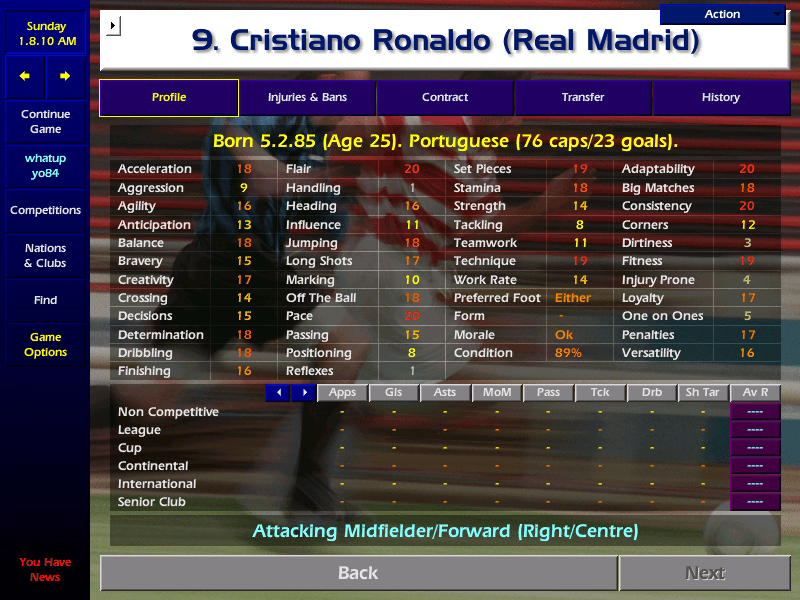800x600 pixels.
Task: Show the Transfer tab
Action: (x=583, y=98)
